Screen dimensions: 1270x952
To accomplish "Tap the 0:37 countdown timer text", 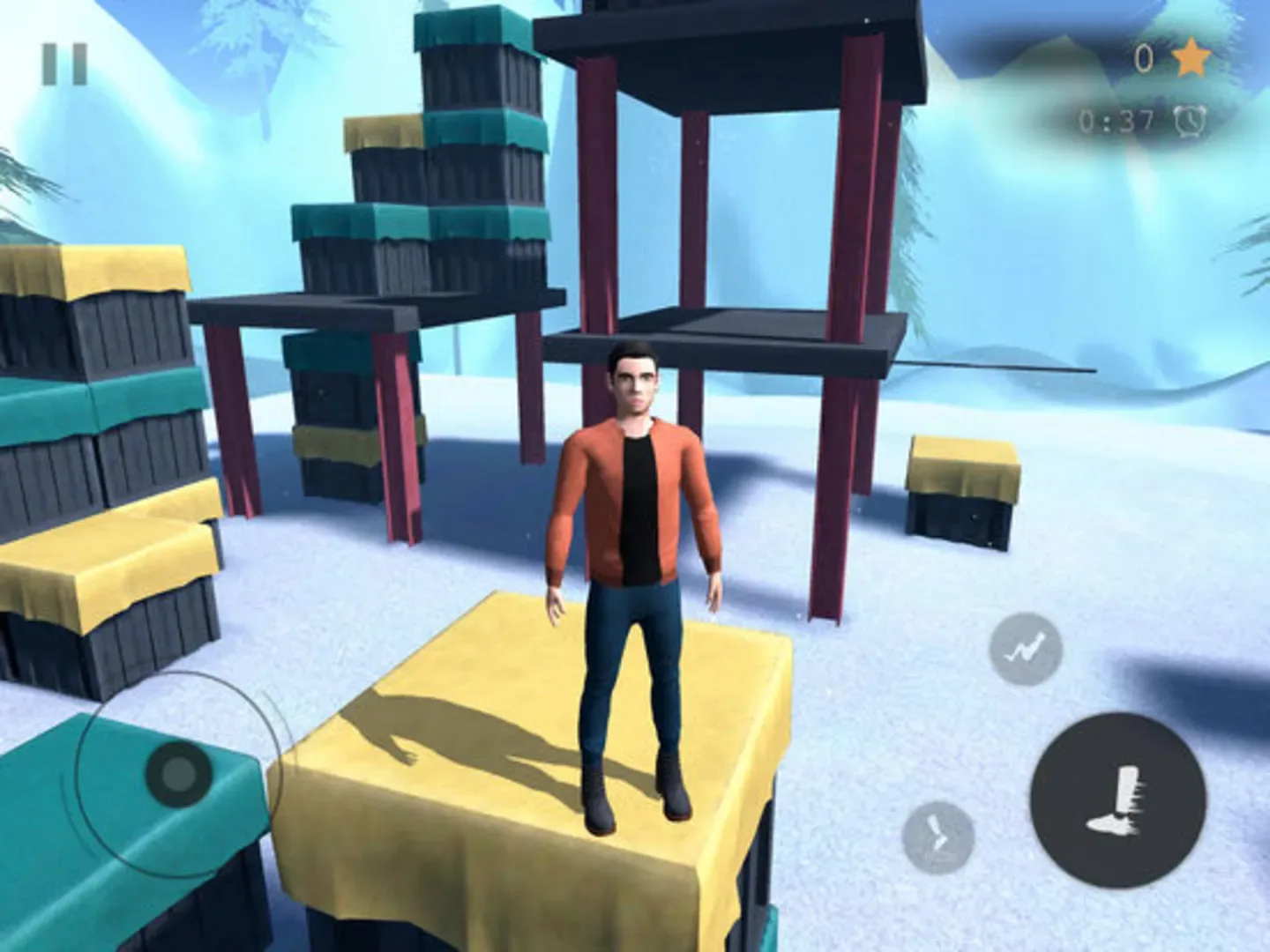I will 1117,119.
